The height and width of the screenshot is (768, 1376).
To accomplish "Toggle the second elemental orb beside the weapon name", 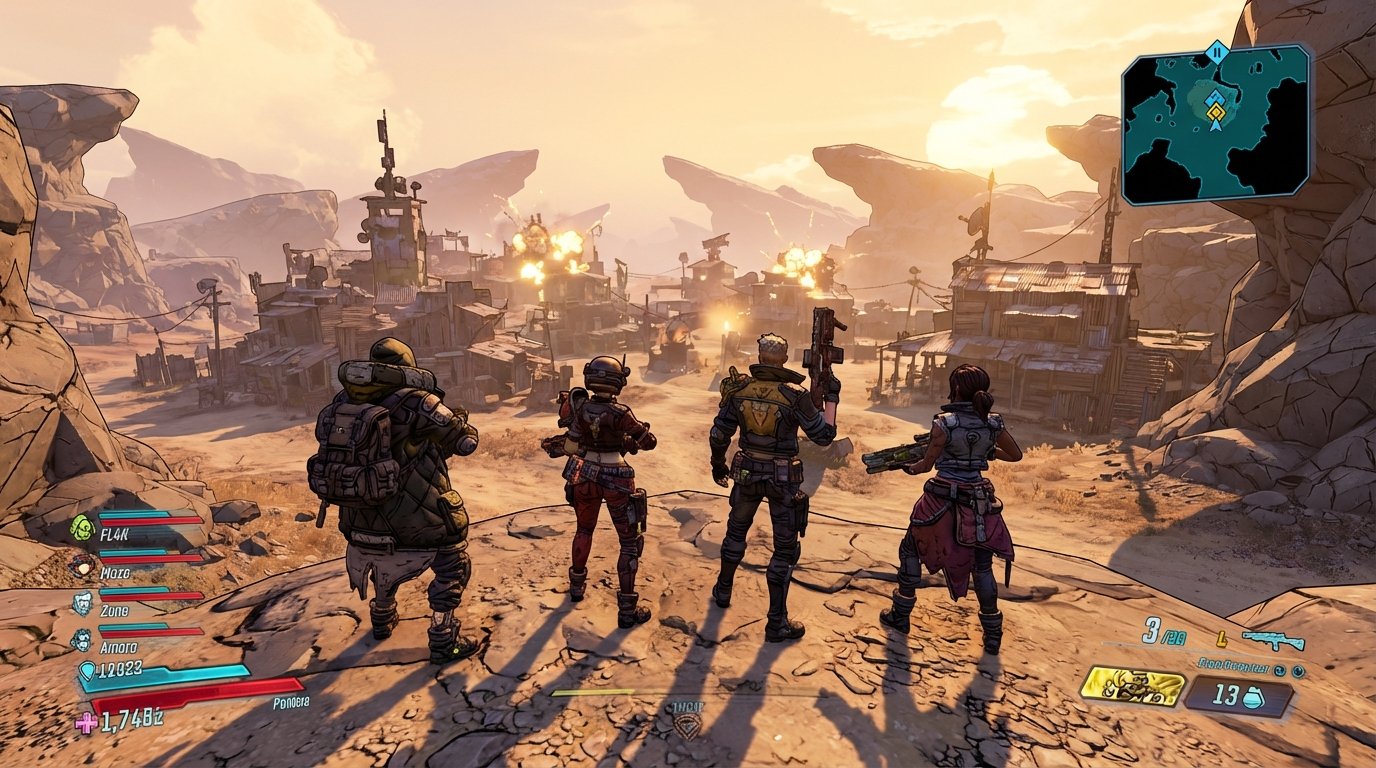I will pos(1297,671).
